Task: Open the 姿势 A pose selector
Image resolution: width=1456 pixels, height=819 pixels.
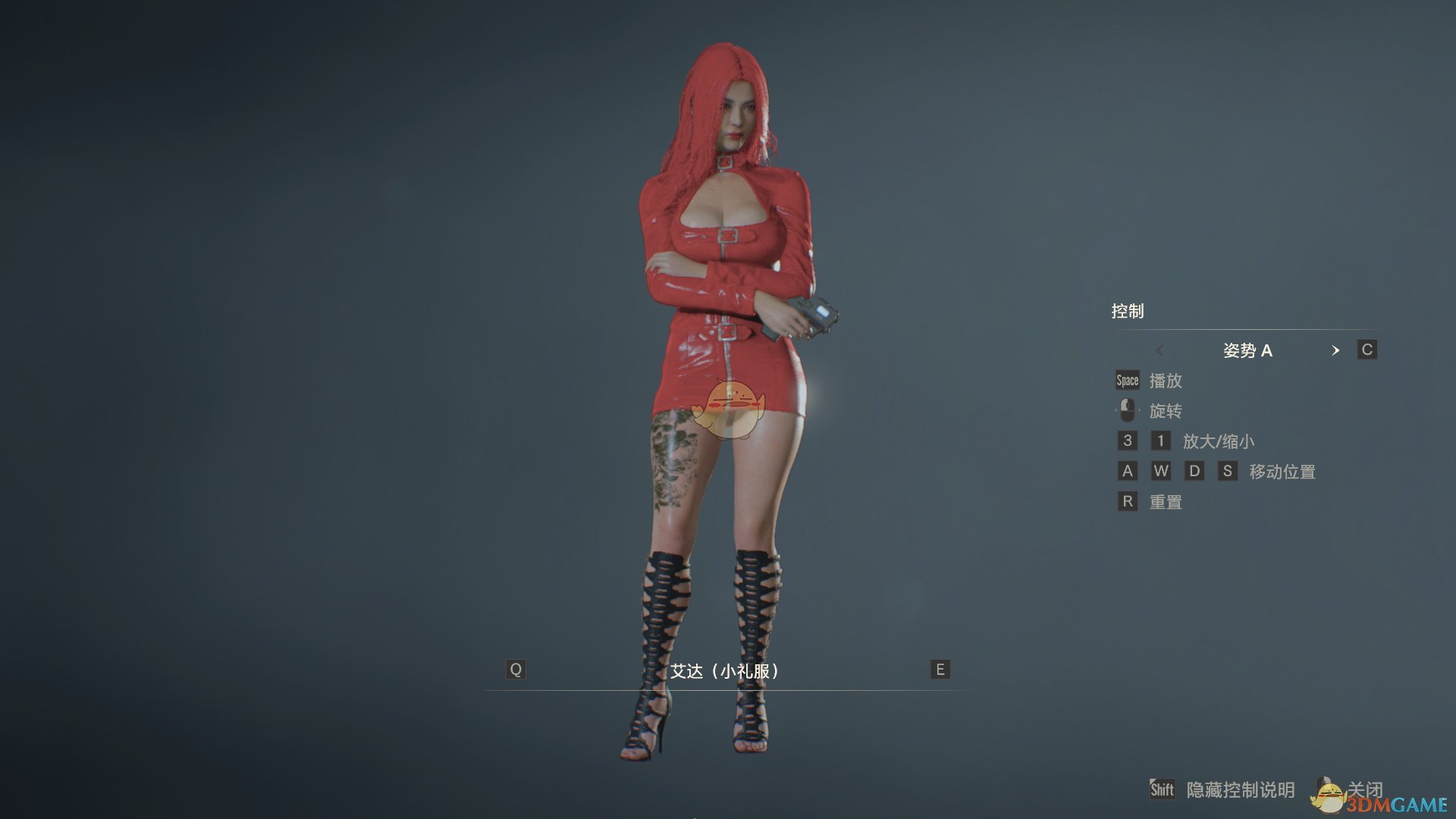Action: [1248, 350]
